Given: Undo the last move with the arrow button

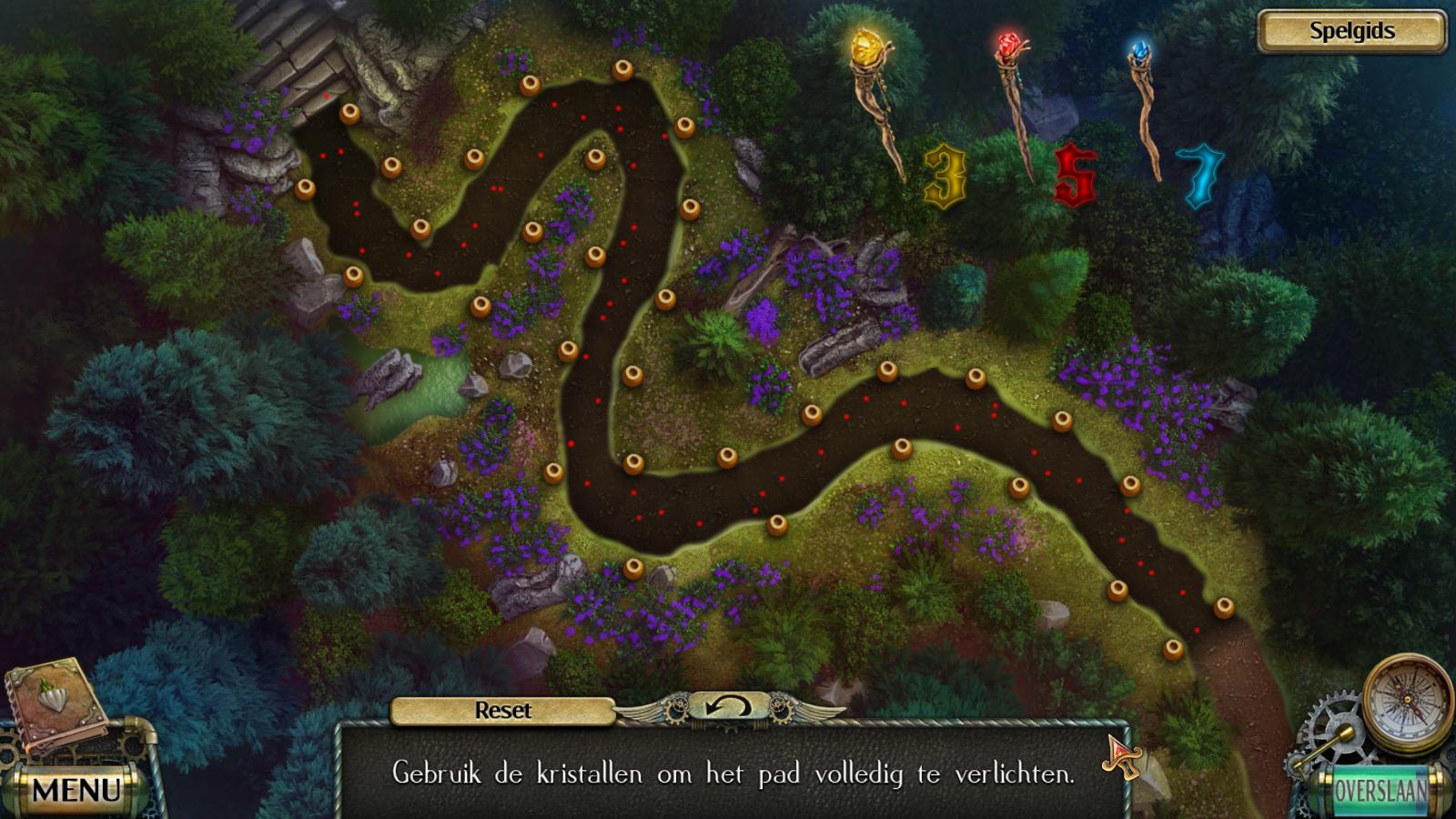Looking at the screenshot, I should 728,707.
